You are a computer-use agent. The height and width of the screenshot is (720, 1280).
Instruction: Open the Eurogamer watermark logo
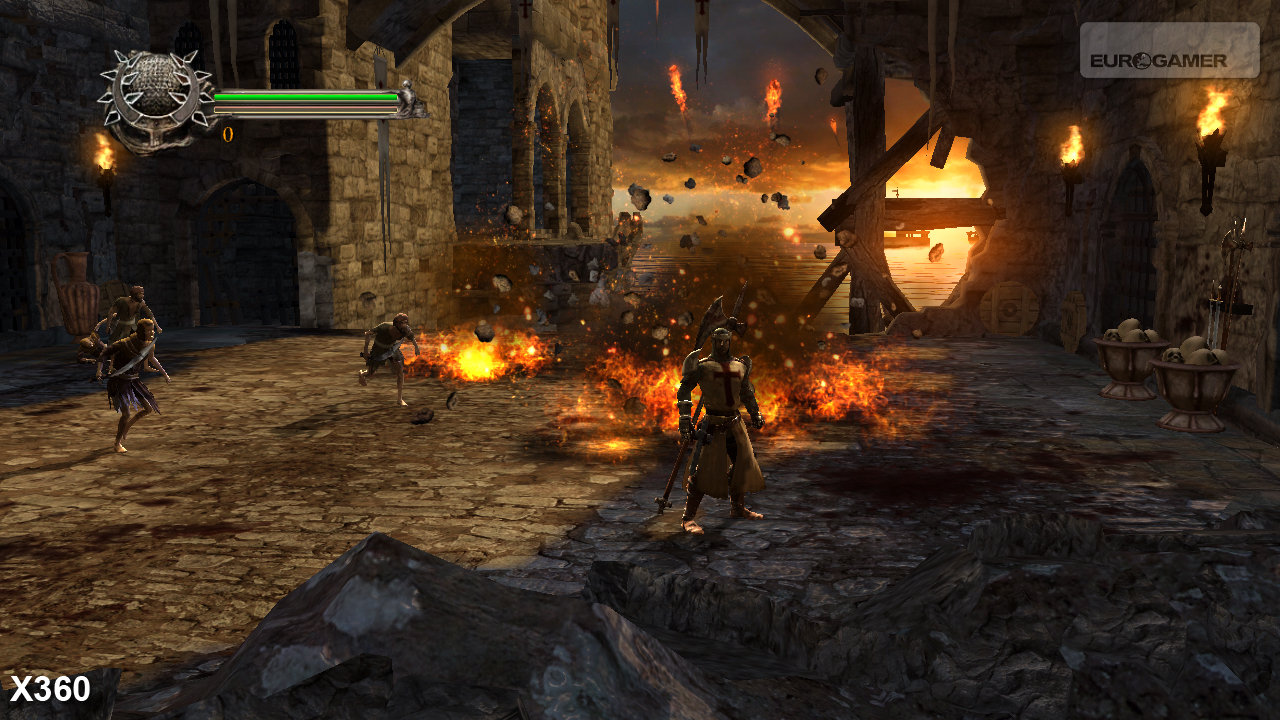(1168, 52)
